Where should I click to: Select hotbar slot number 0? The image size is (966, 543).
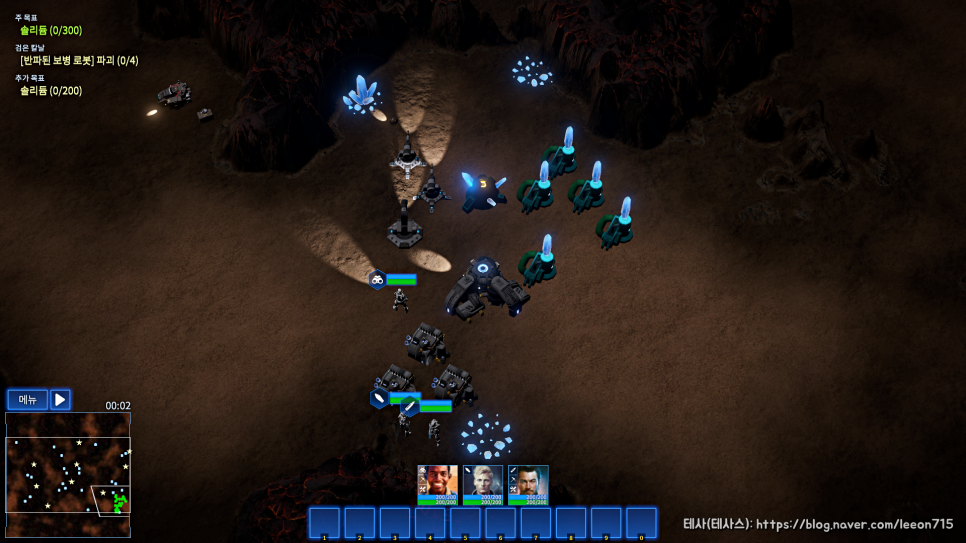[x=641, y=523]
